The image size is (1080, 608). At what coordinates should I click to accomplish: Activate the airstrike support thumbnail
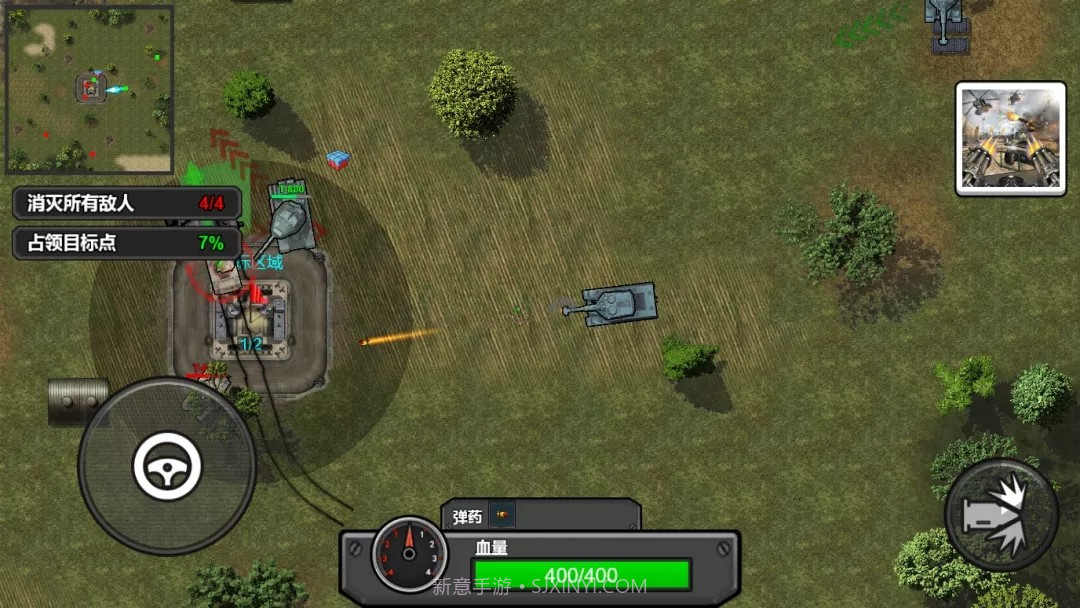[1010, 138]
